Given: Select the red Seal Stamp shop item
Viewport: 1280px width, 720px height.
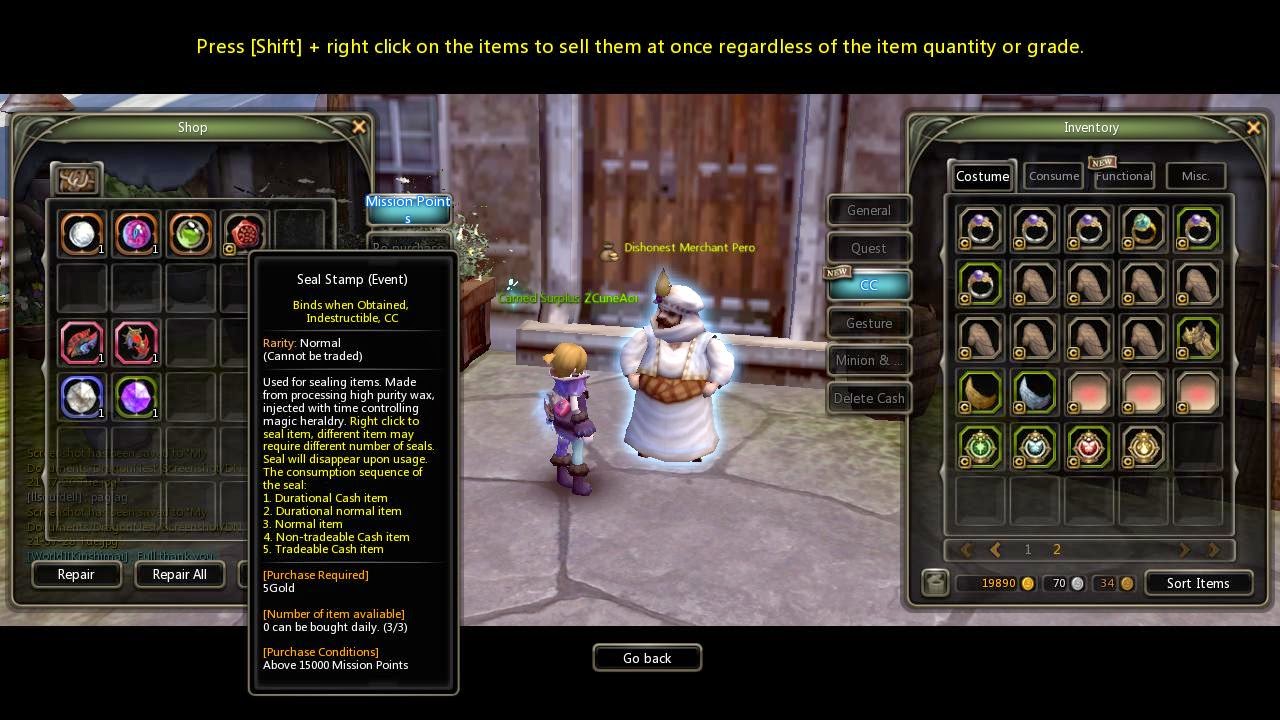Looking at the screenshot, I should (x=245, y=234).
